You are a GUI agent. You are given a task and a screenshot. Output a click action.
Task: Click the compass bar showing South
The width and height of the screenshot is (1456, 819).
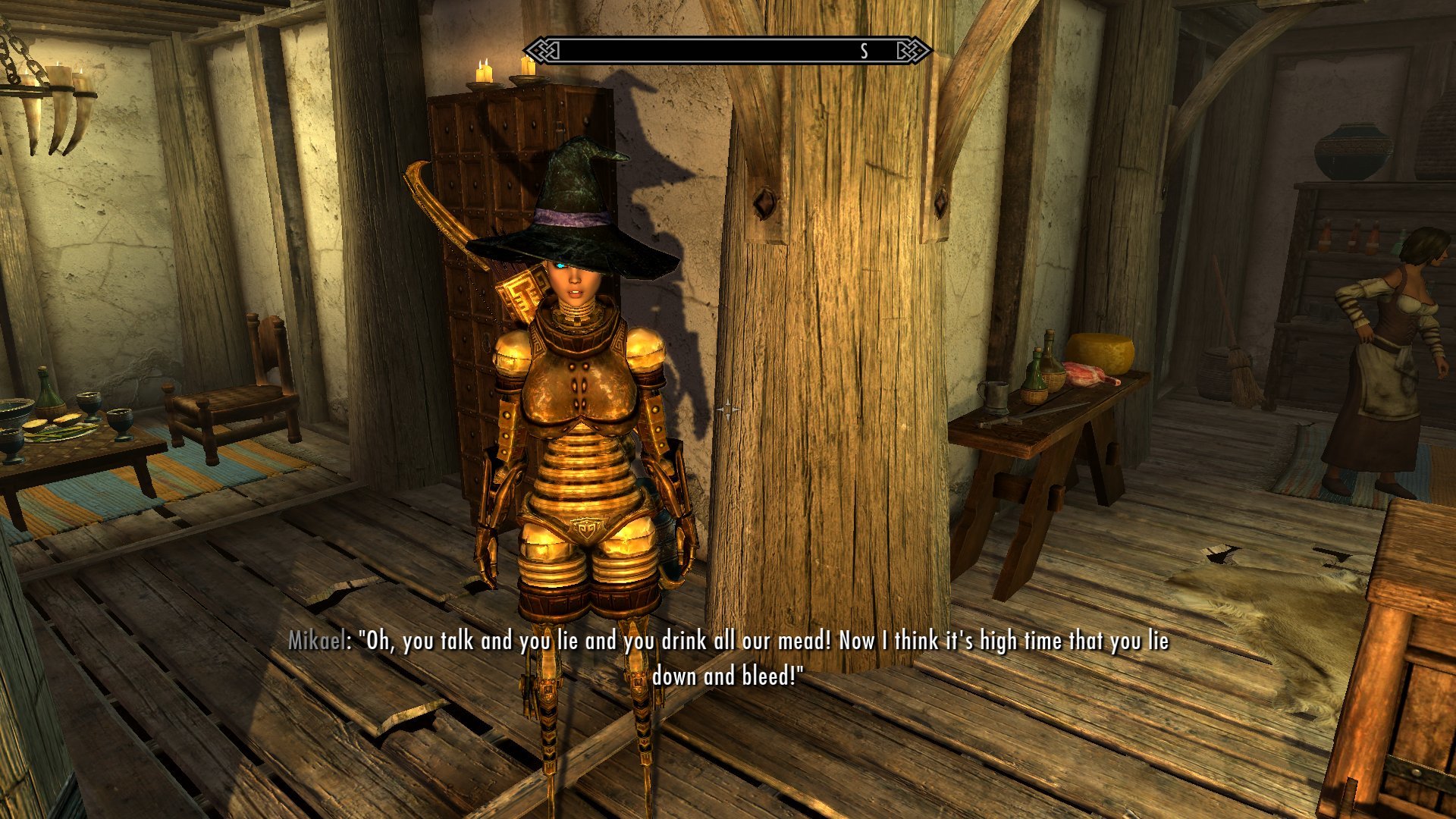point(727,51)
